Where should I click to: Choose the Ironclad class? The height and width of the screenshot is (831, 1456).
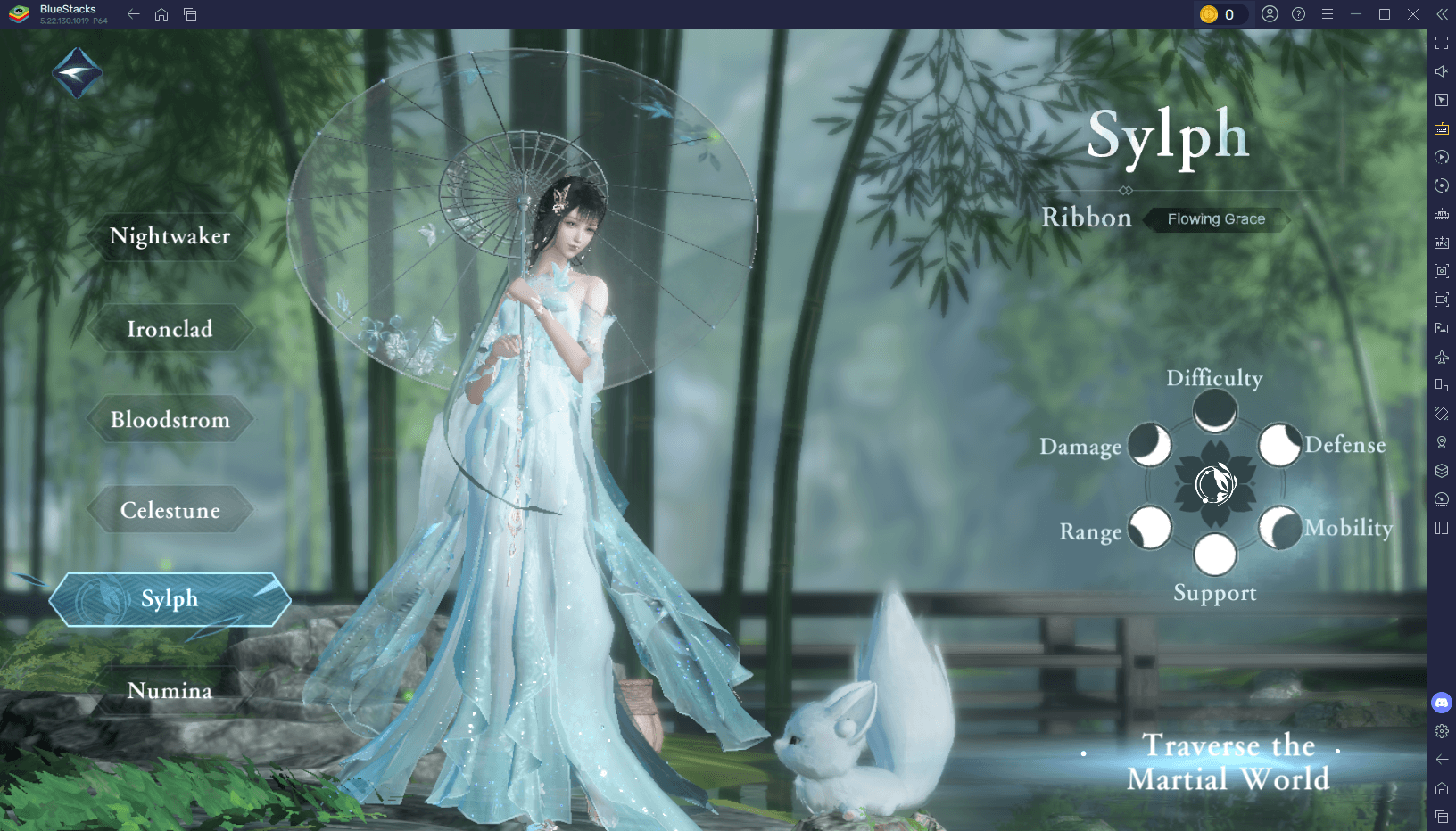(x=170, y=329)
